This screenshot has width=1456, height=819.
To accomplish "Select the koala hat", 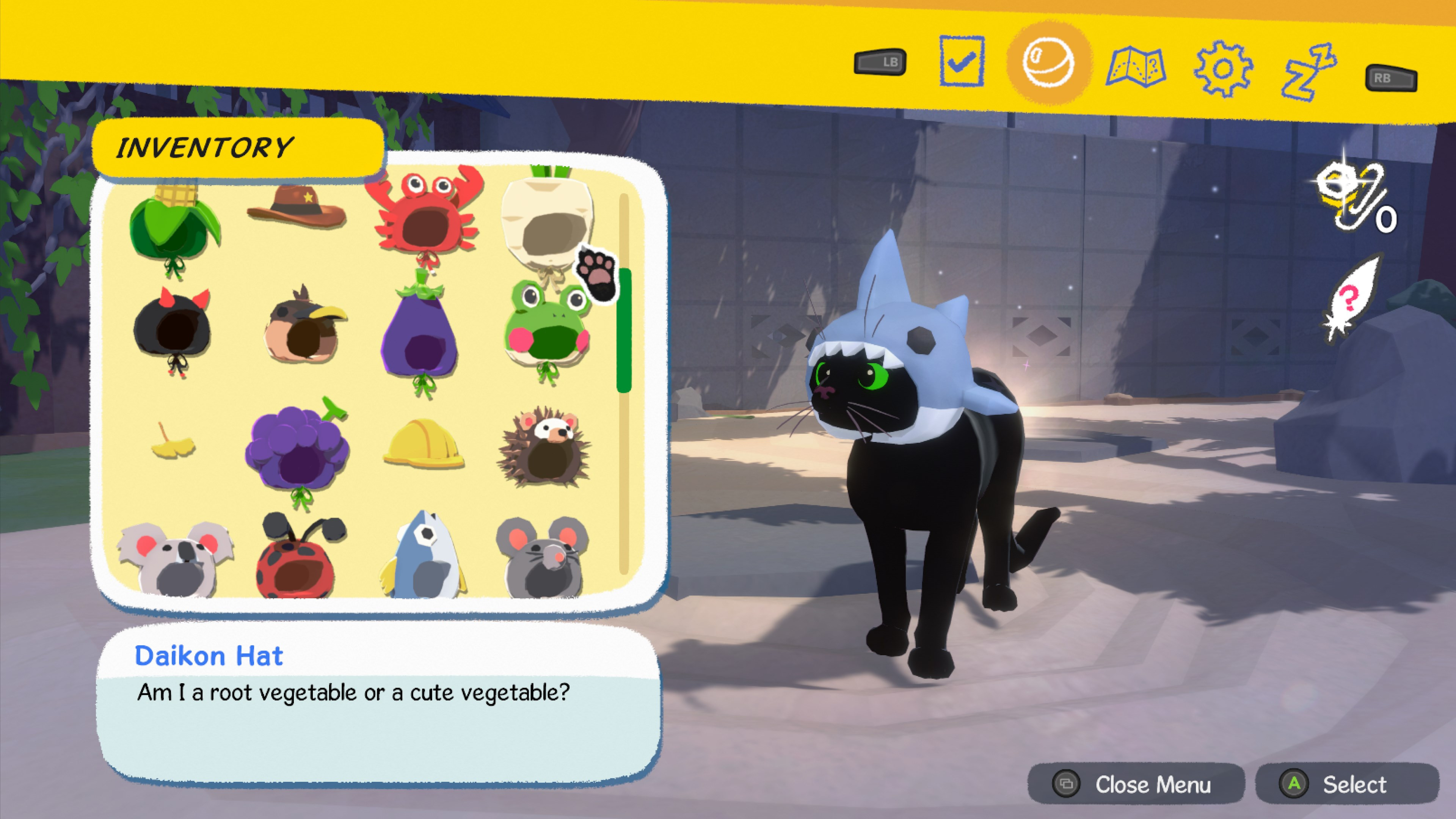I will click(x=175, y=560).
